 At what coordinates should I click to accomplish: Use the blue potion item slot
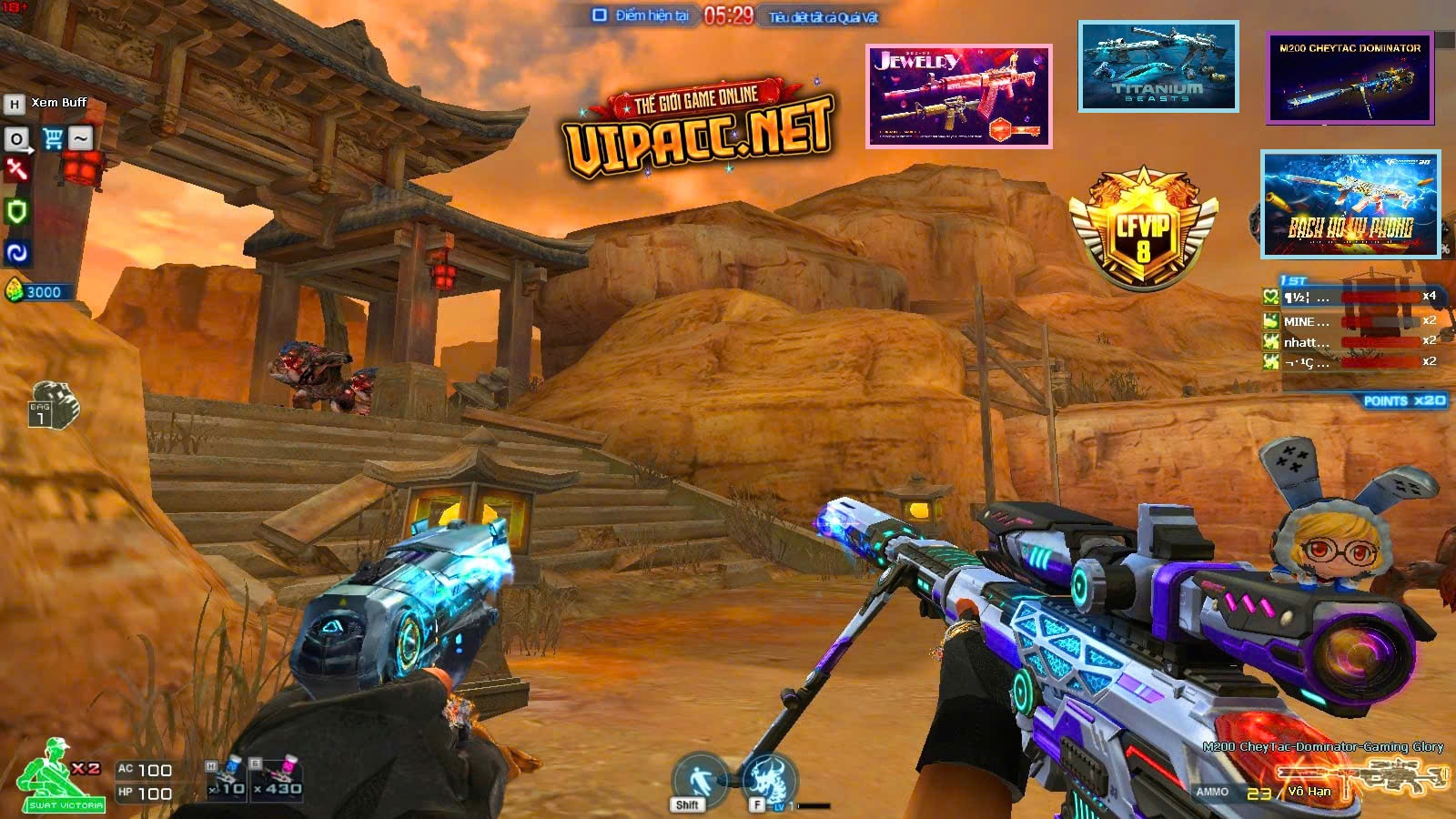point(227,778)
